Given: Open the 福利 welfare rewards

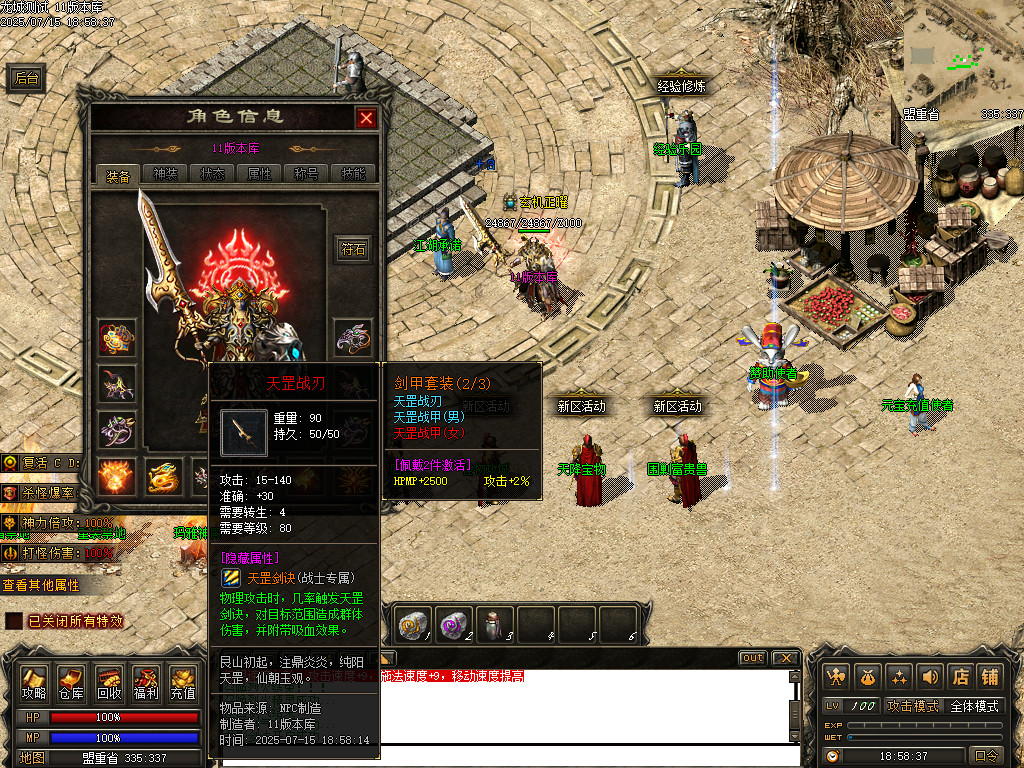Looking at the screenshot, I should pyautogui.click(x=146, y=682).
